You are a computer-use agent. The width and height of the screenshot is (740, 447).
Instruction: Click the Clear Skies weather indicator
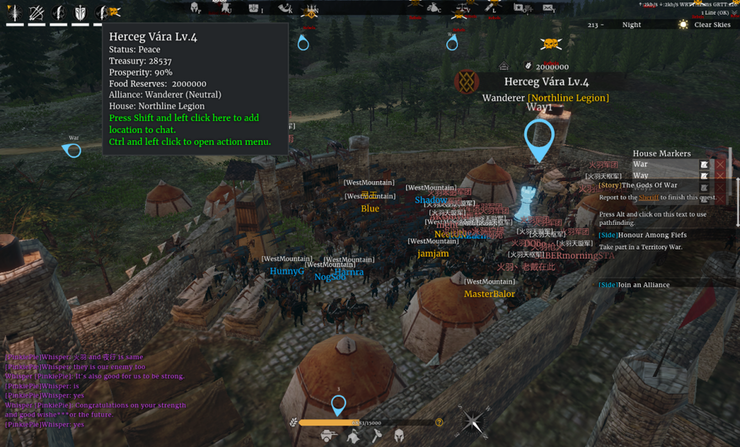pos(708,25)
